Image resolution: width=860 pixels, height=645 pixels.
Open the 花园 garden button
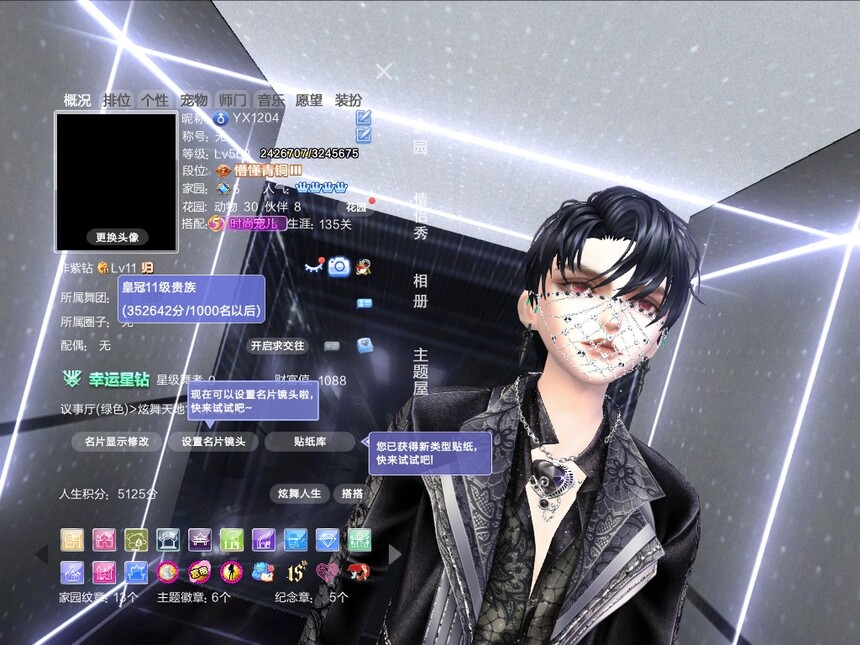[x=358, y=206]
